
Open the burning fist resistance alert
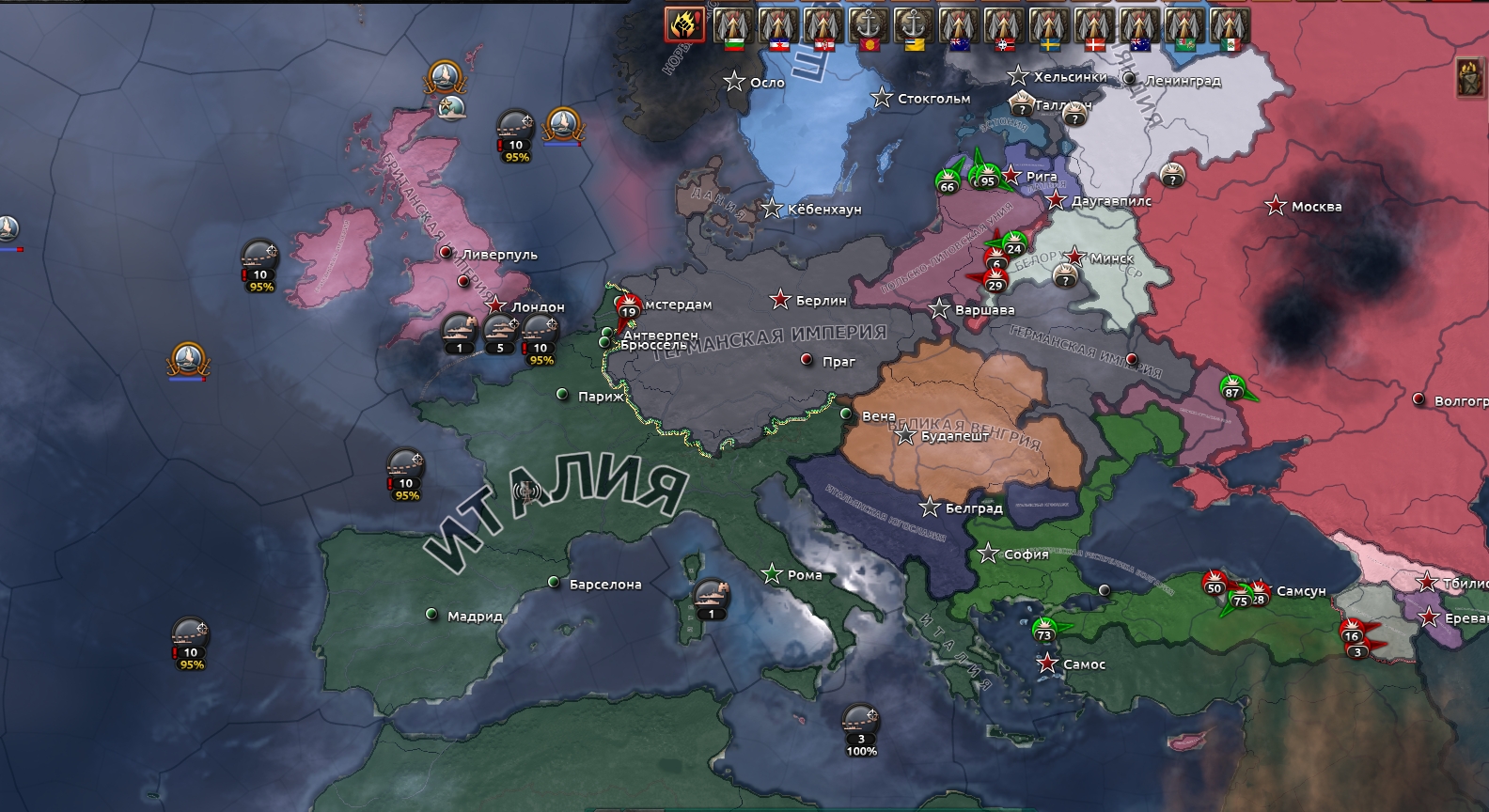coord(685,24)
